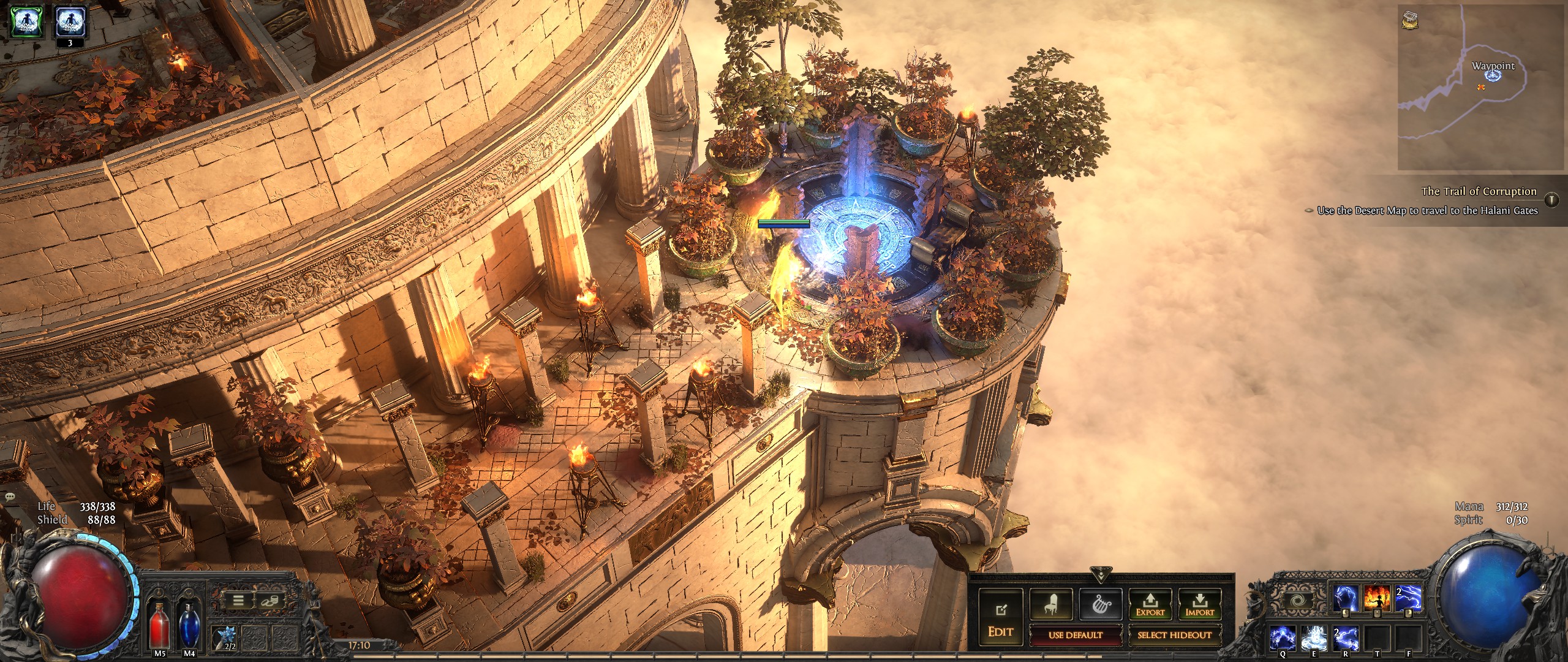Activate the lightning skill bound to Q
This screenshot has width=1568, height=662.
tap(1283, 639)
